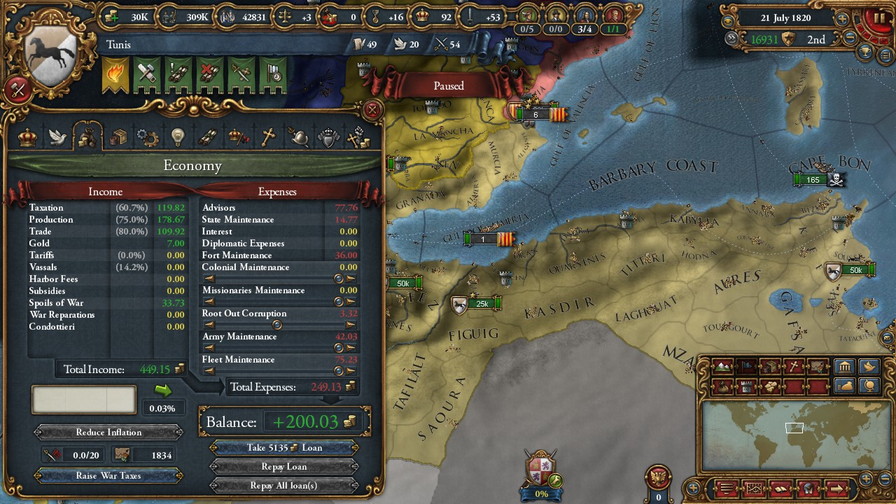Open the lightbulb Ideas tab
Screen dimensions: 896x504
click(178, 137)
